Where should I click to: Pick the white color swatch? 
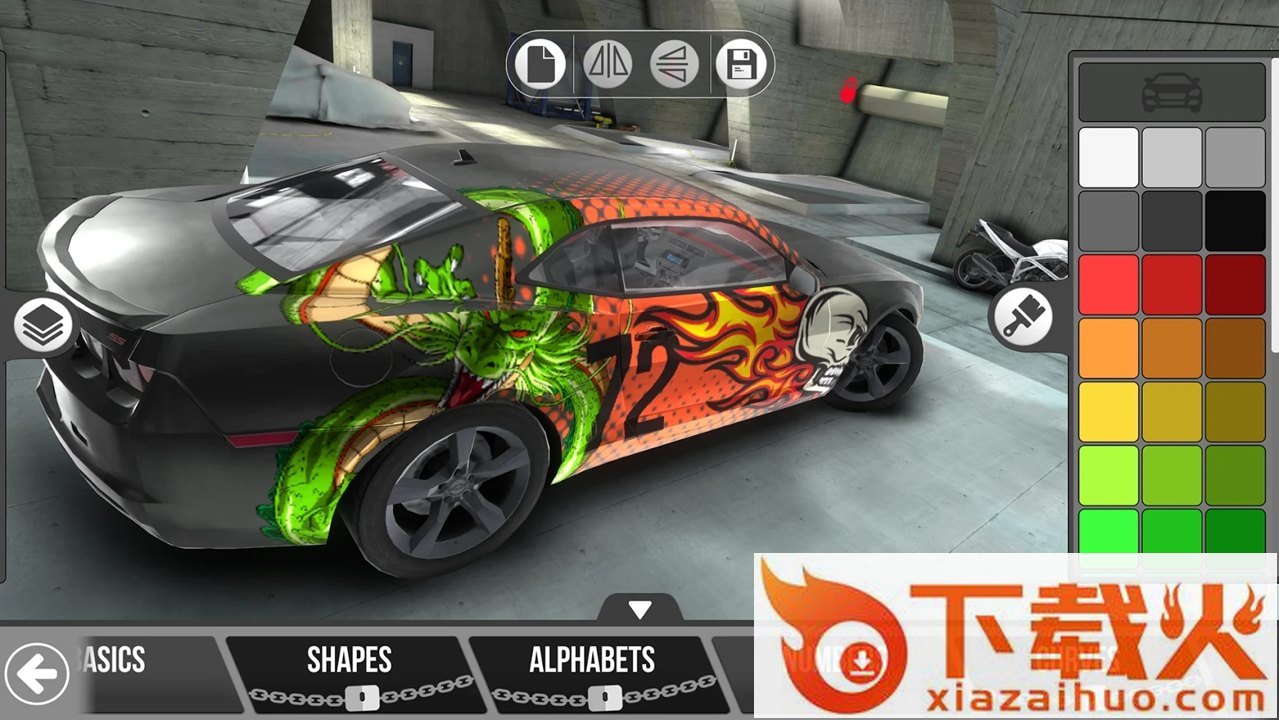click(1108, 157)
